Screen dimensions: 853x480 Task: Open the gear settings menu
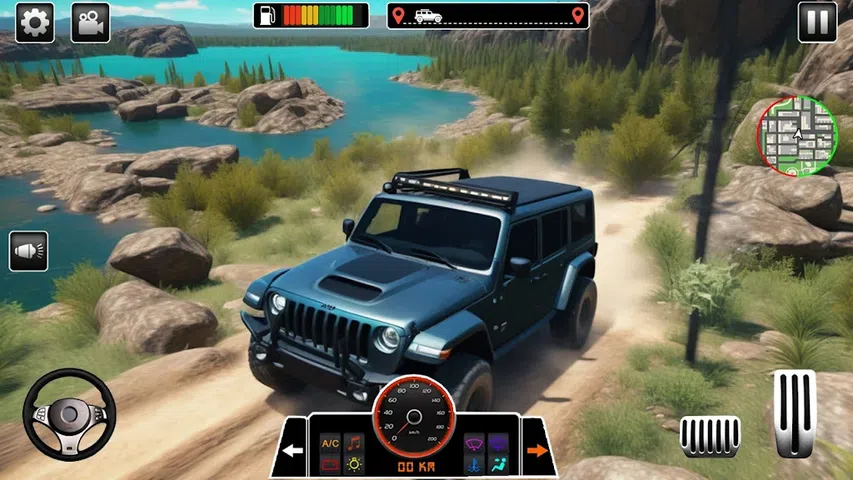(x=34, y=21)
